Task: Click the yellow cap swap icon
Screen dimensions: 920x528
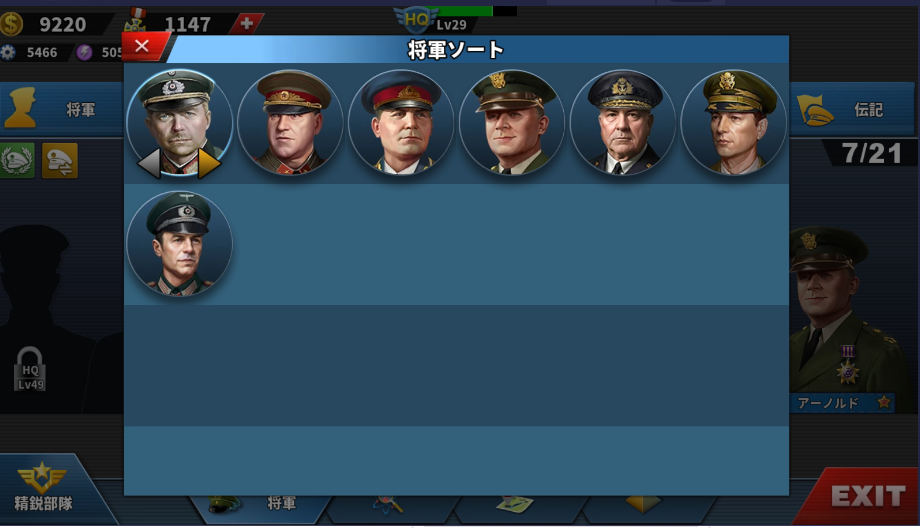Action: (60, 160)
